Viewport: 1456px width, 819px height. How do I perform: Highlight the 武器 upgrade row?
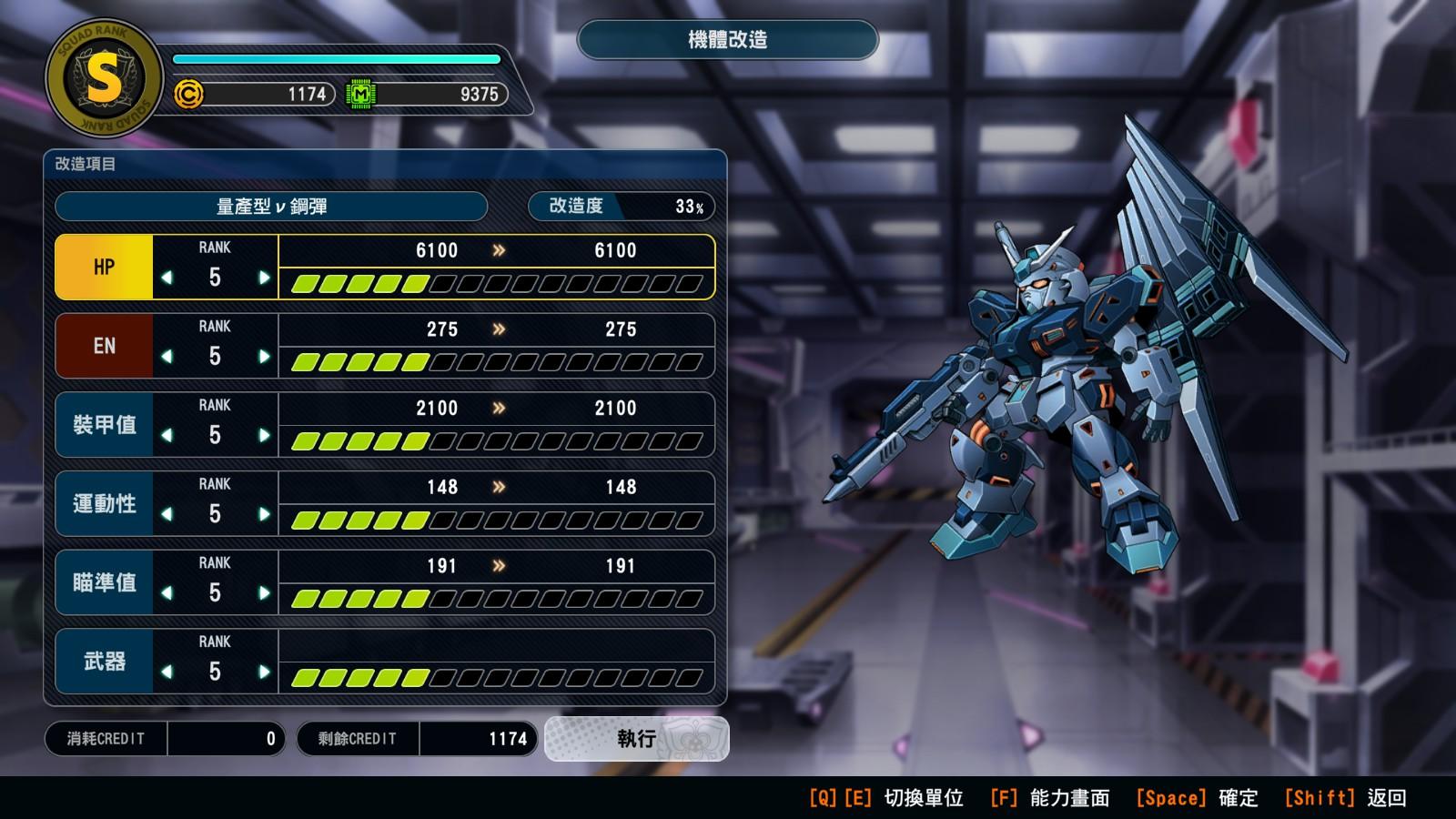104,662
